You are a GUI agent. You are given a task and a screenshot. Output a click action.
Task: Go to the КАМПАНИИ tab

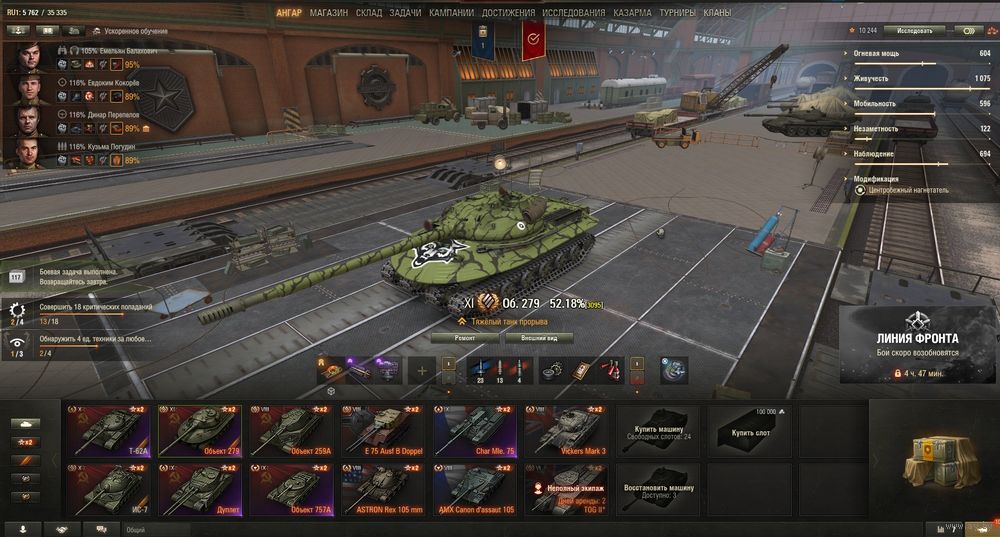click(451, 13)
